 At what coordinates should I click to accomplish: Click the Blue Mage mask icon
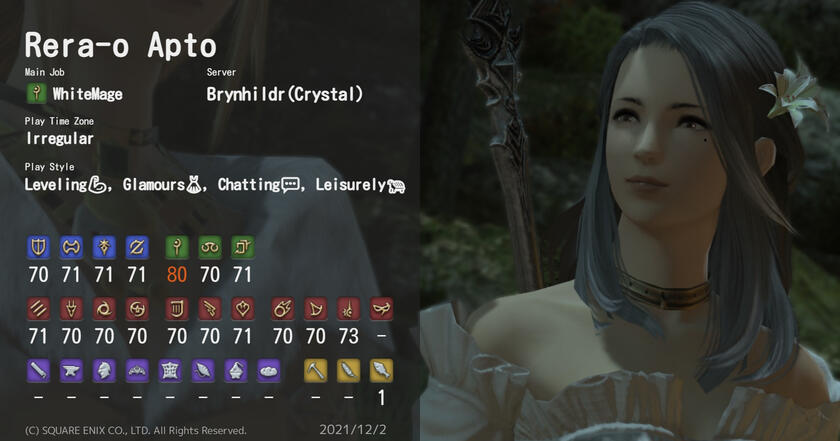(x=382, y=308)
